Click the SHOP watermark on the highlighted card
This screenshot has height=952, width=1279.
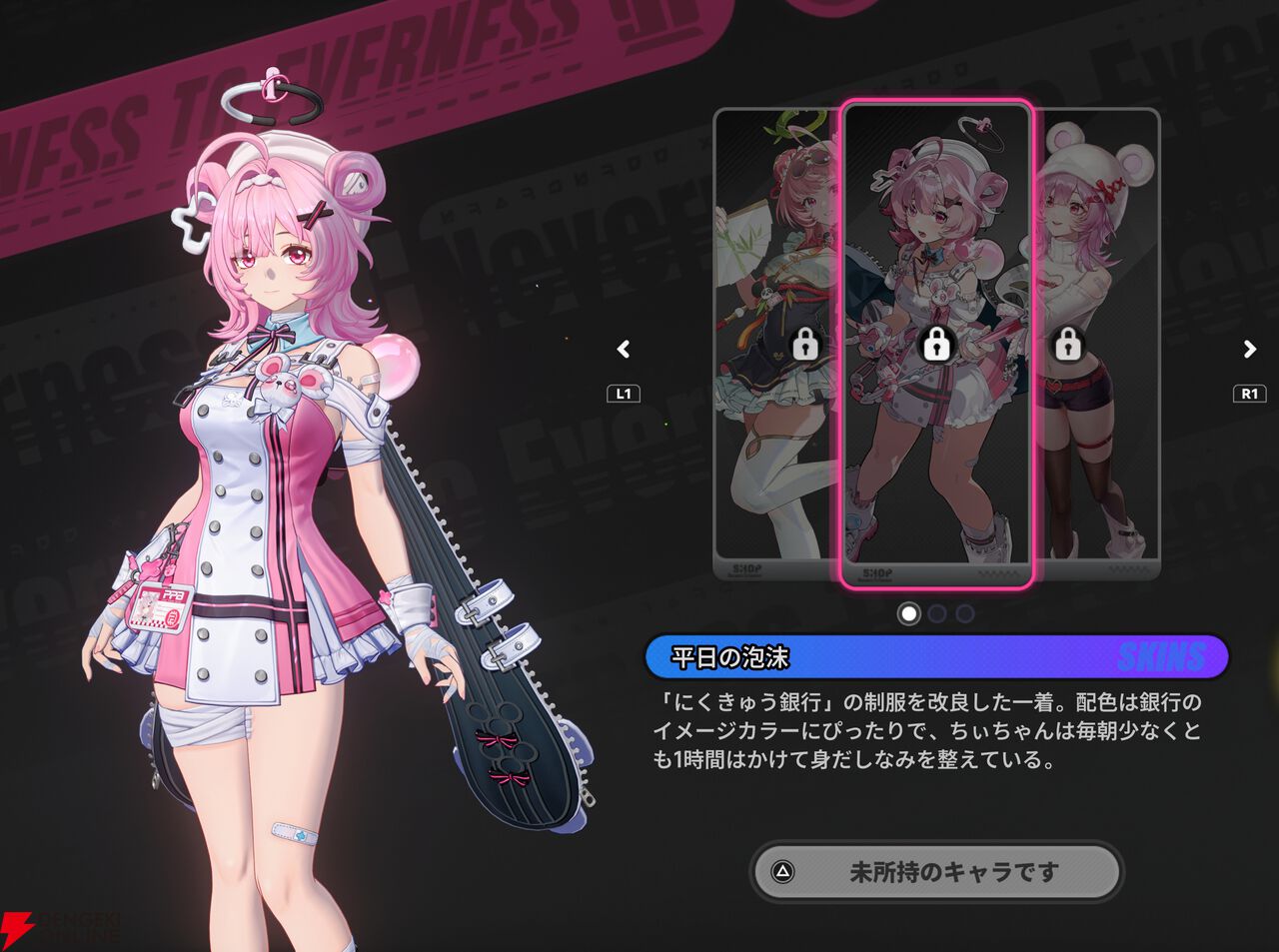pyautogui.click(x=875, y=574)
